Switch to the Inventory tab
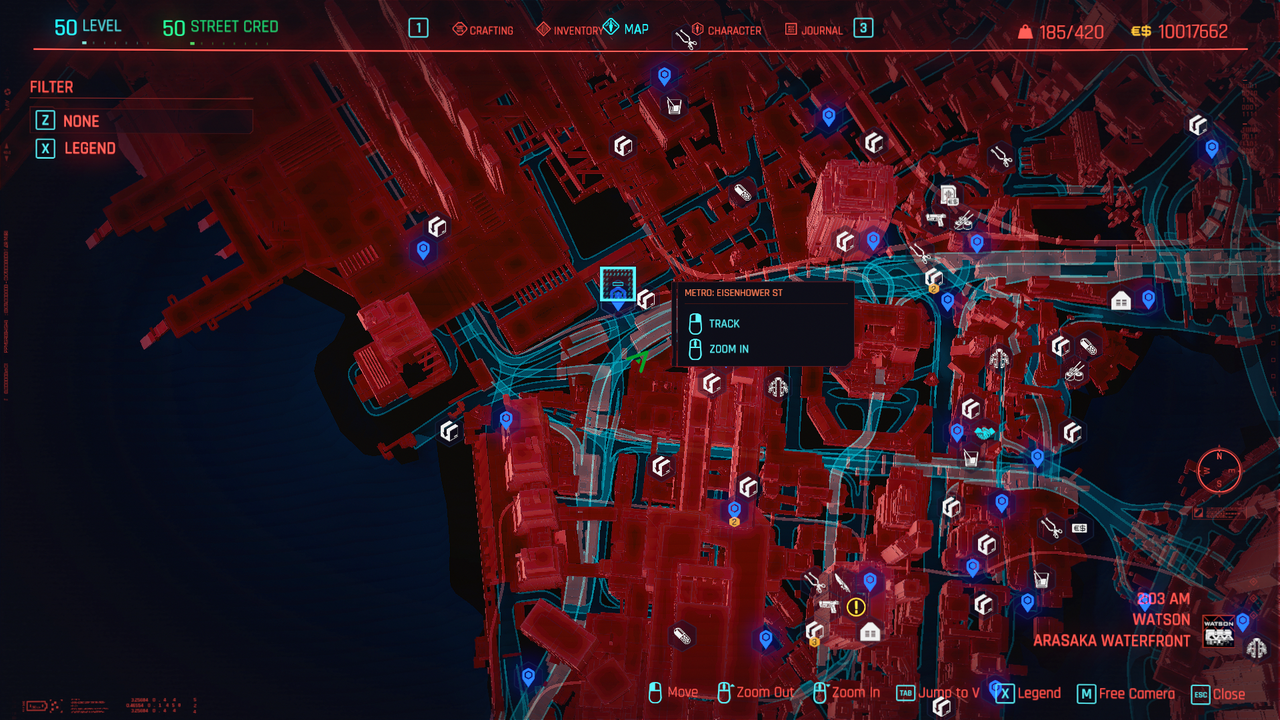 pyautogui.click(x=570, y=30)
